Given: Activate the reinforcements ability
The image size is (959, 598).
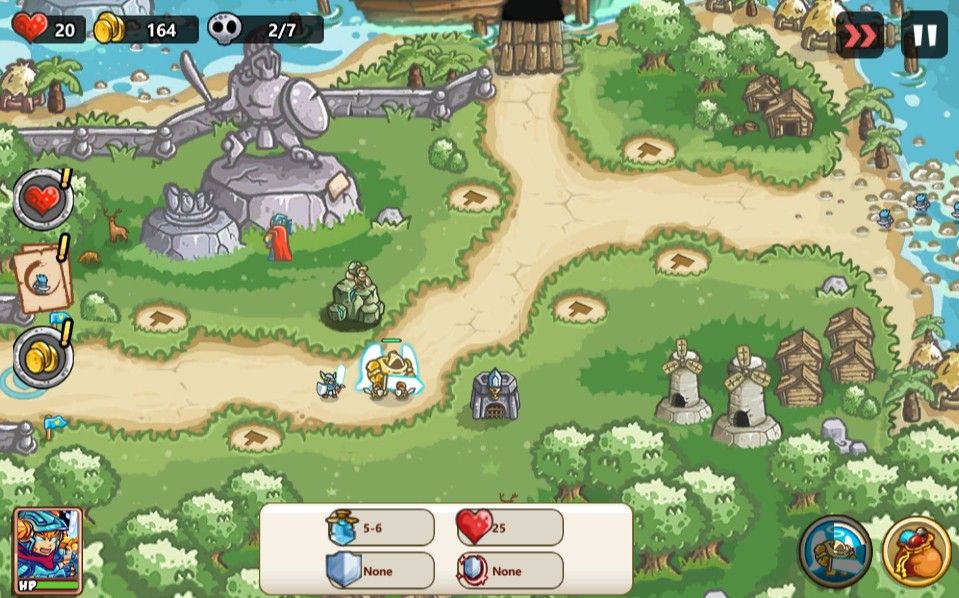Looking at the screenshot, I should click(x=835, y=550).
